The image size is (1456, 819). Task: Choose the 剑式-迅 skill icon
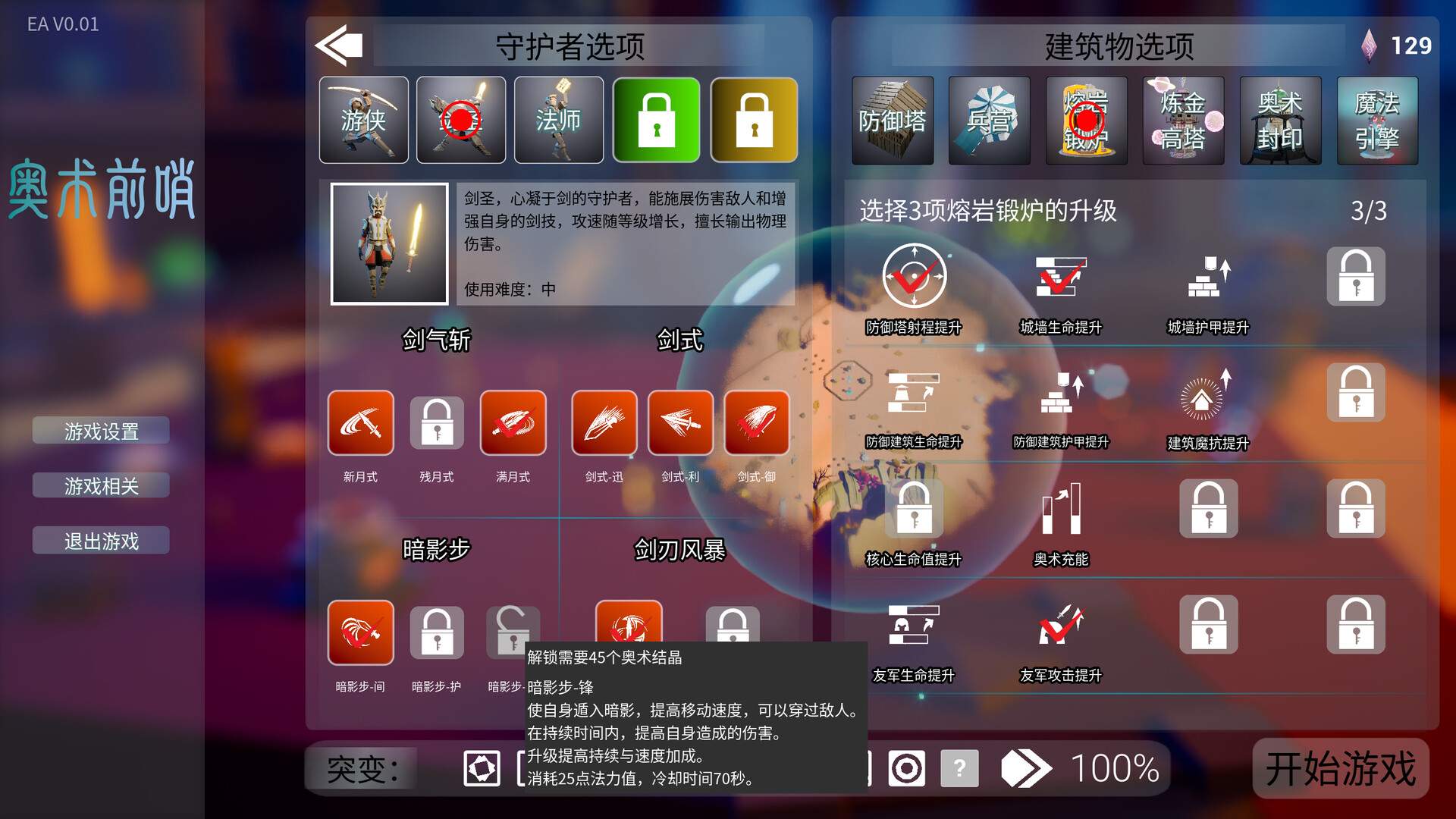(604, 423)
